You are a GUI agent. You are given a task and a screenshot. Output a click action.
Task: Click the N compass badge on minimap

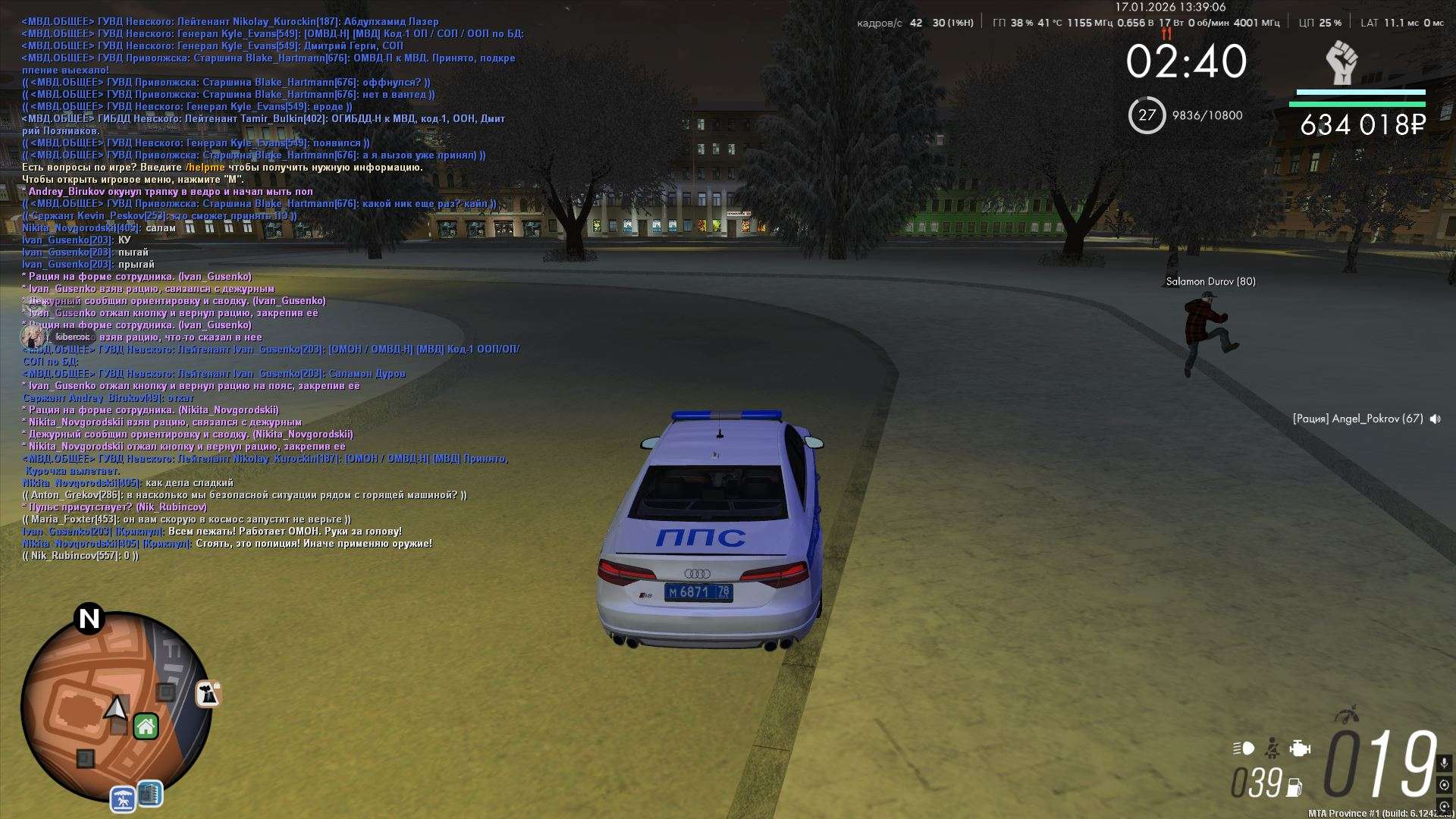pyautogui.click(x=89, y=619)
